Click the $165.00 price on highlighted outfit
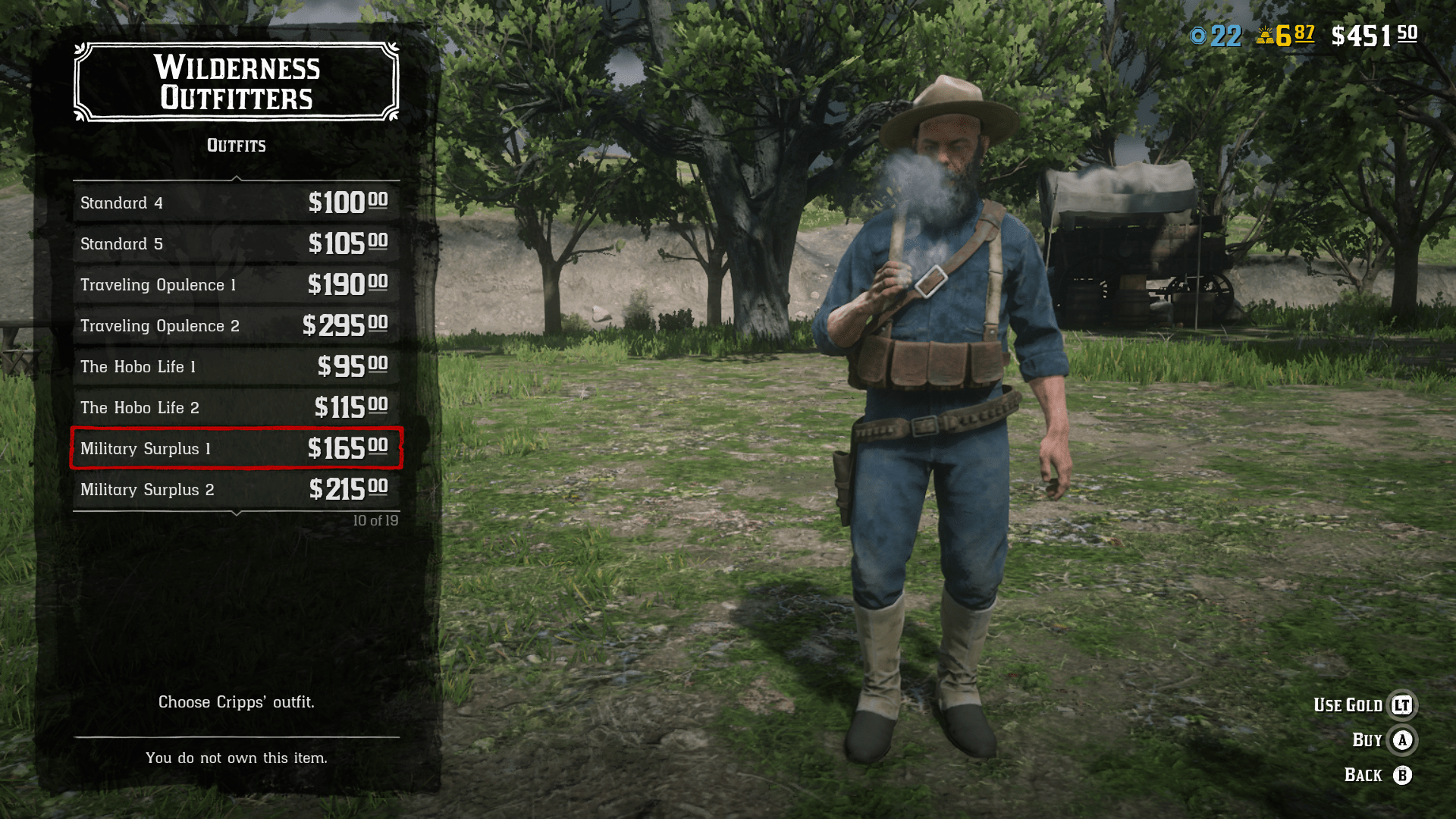The image size is (1456, 819). click(x=348, y=449)
